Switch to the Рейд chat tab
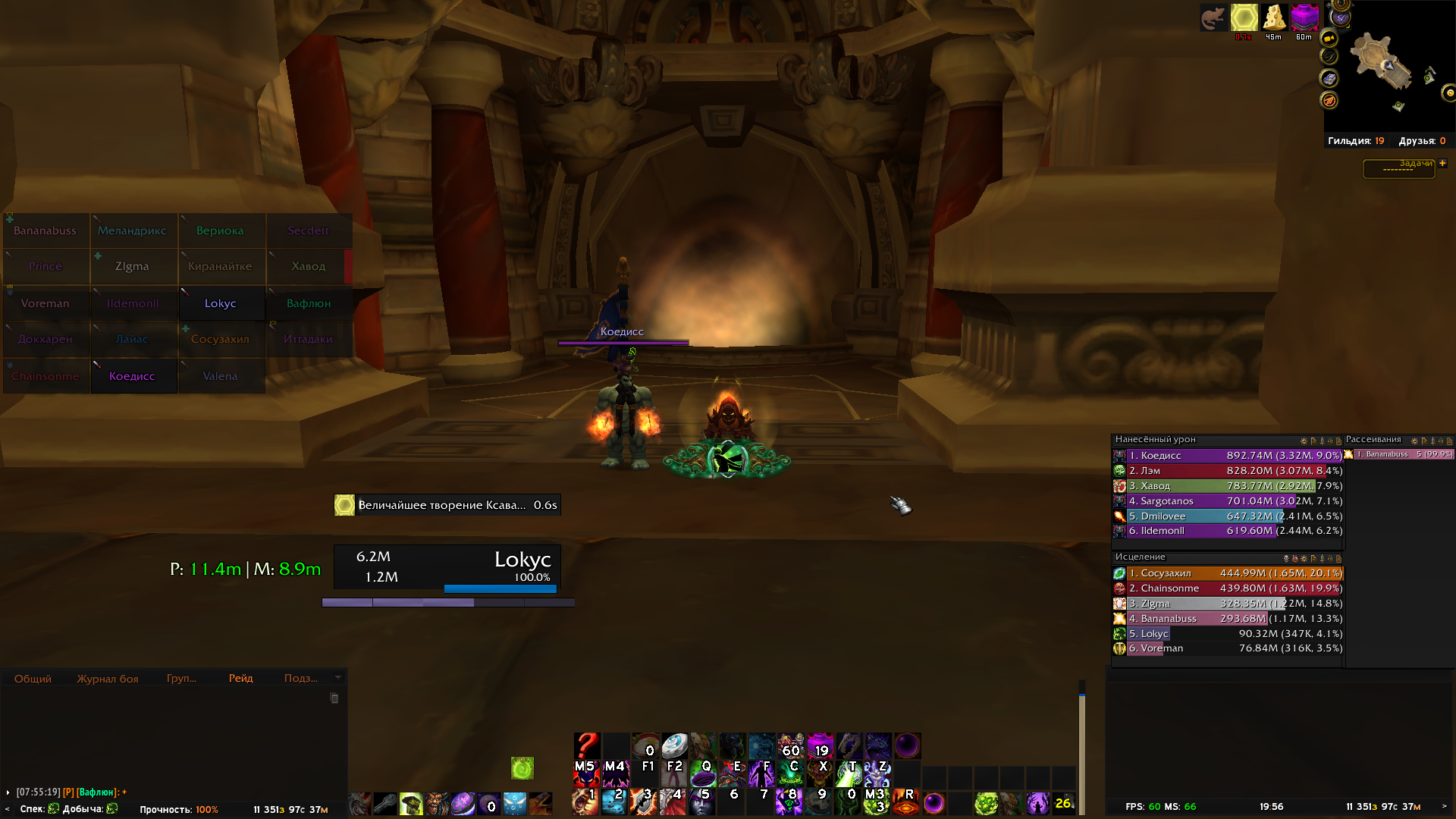This screenshot has width=1456, height=819. click(x=241, y=678)
